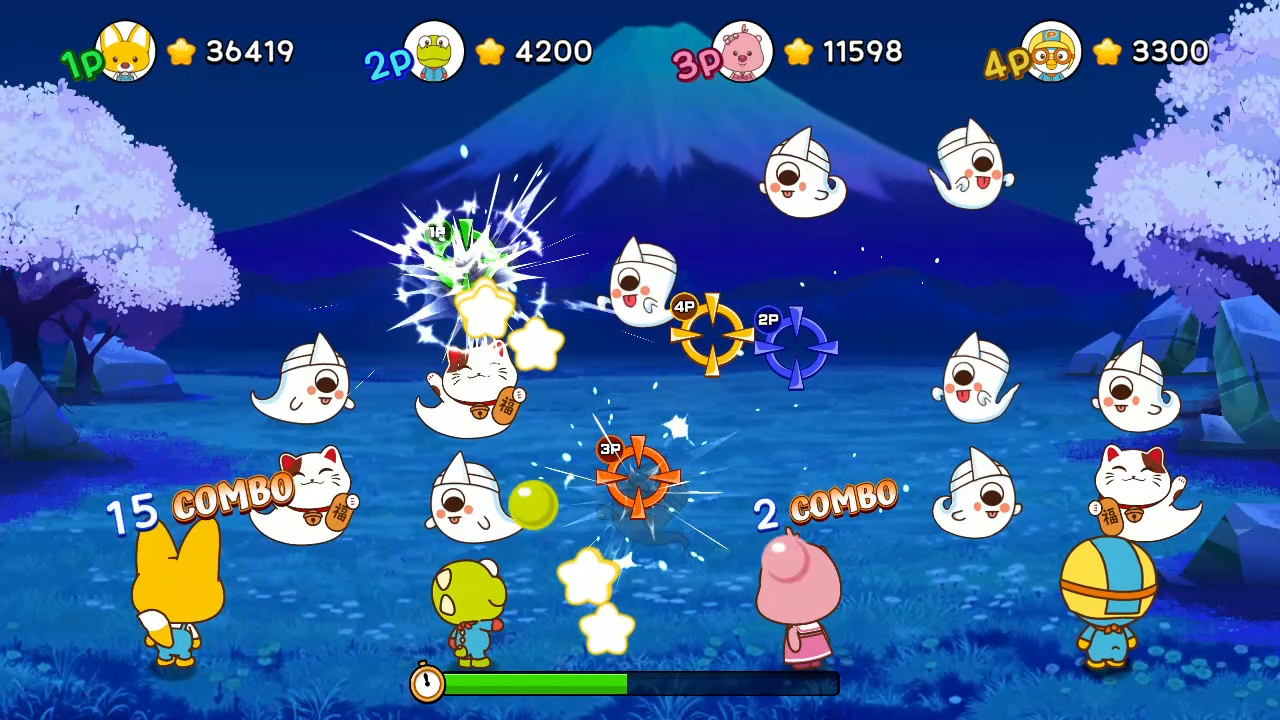Click the orange 3P crosshair reticle
Viewport: 1280px width, 720px height.
638,480
